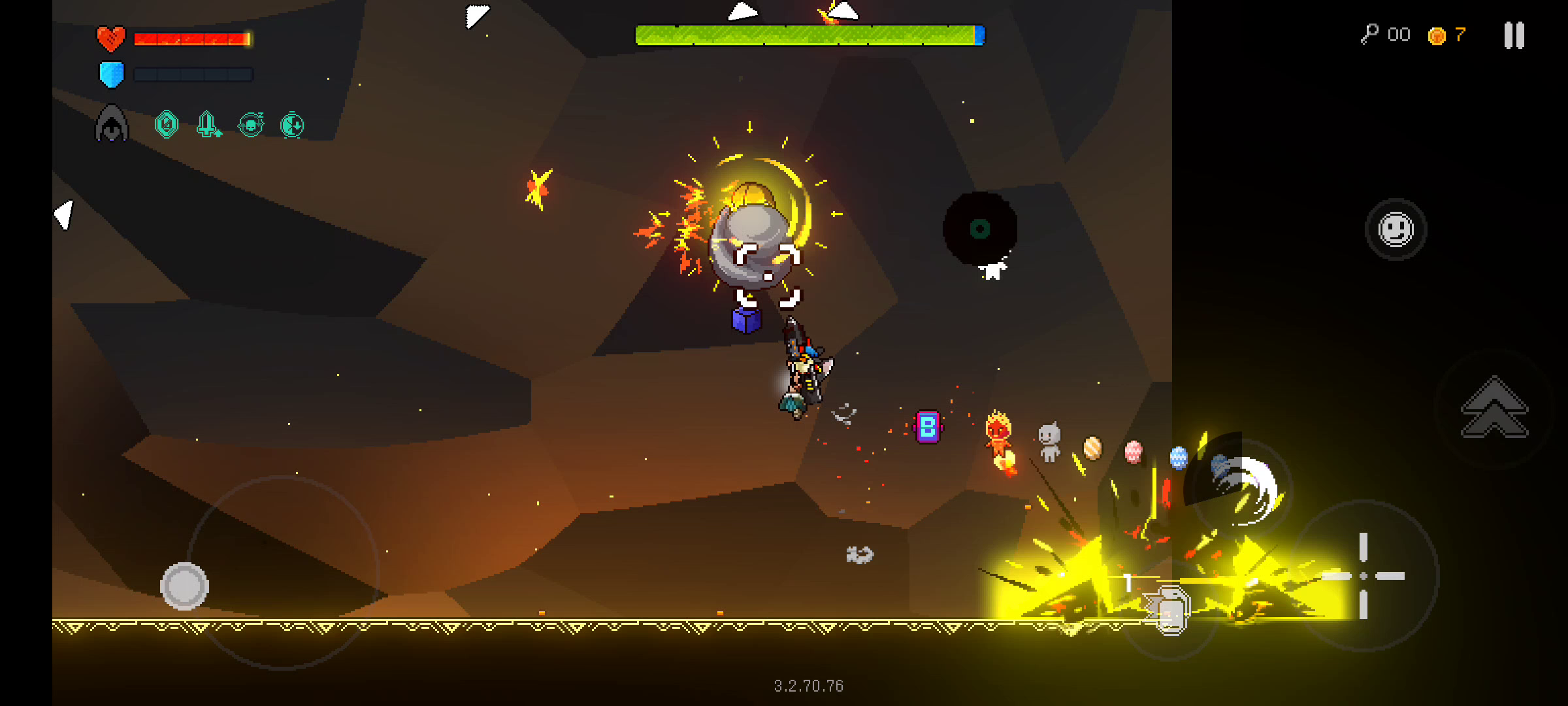Open the smiley face emote button

tap(1396, 229)
